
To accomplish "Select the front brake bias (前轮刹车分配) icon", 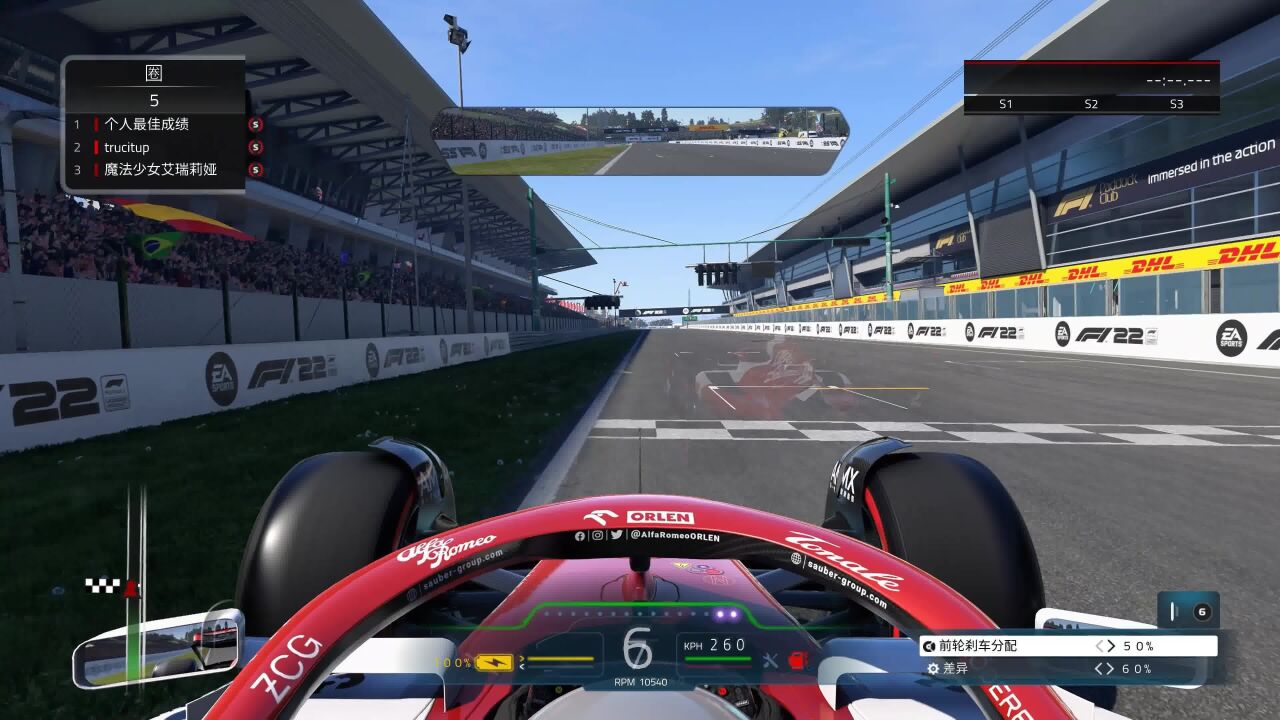I will tap(931, 645).
